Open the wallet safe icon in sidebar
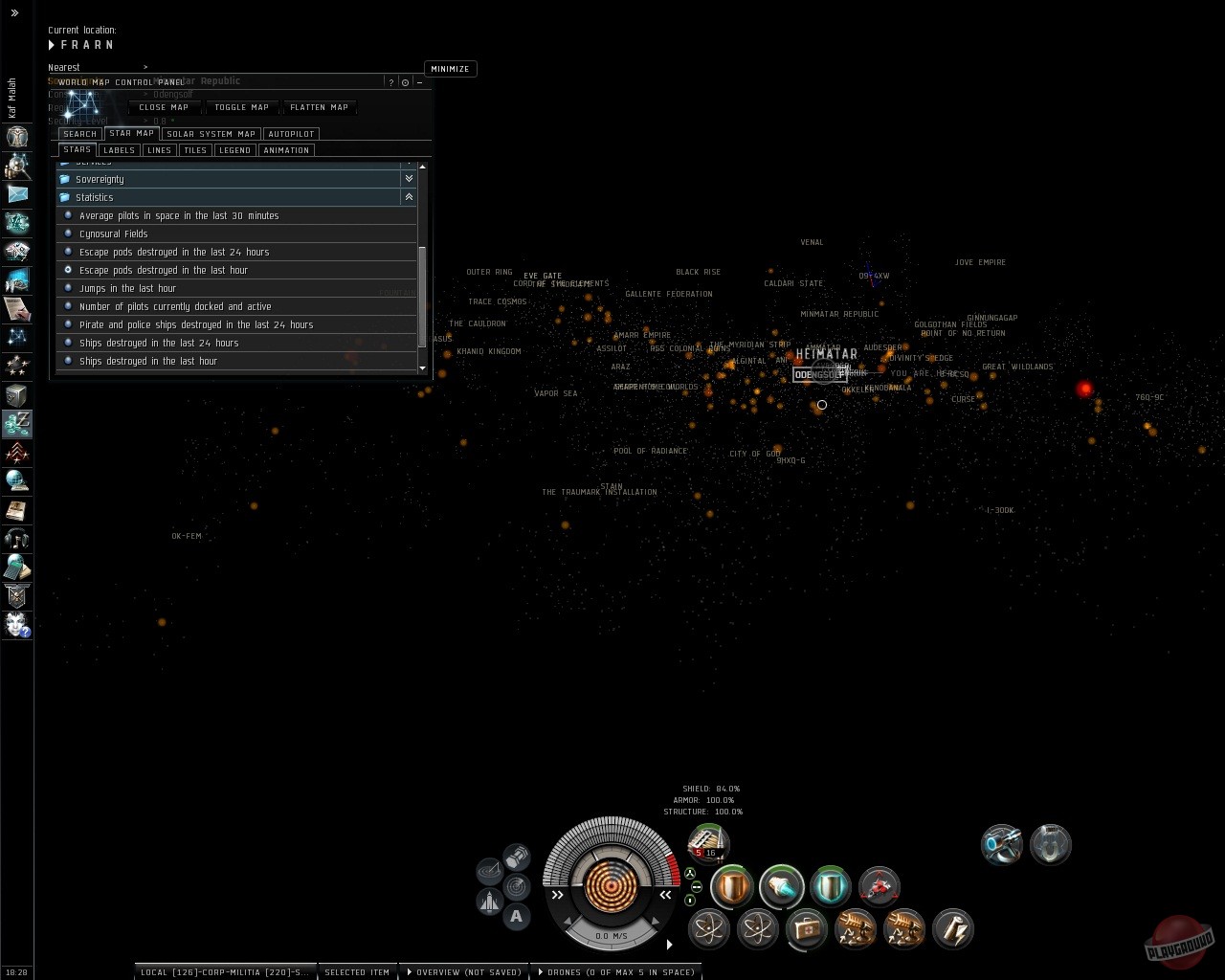The width and height of the screenshot is (1225, 980). [17, 394]
